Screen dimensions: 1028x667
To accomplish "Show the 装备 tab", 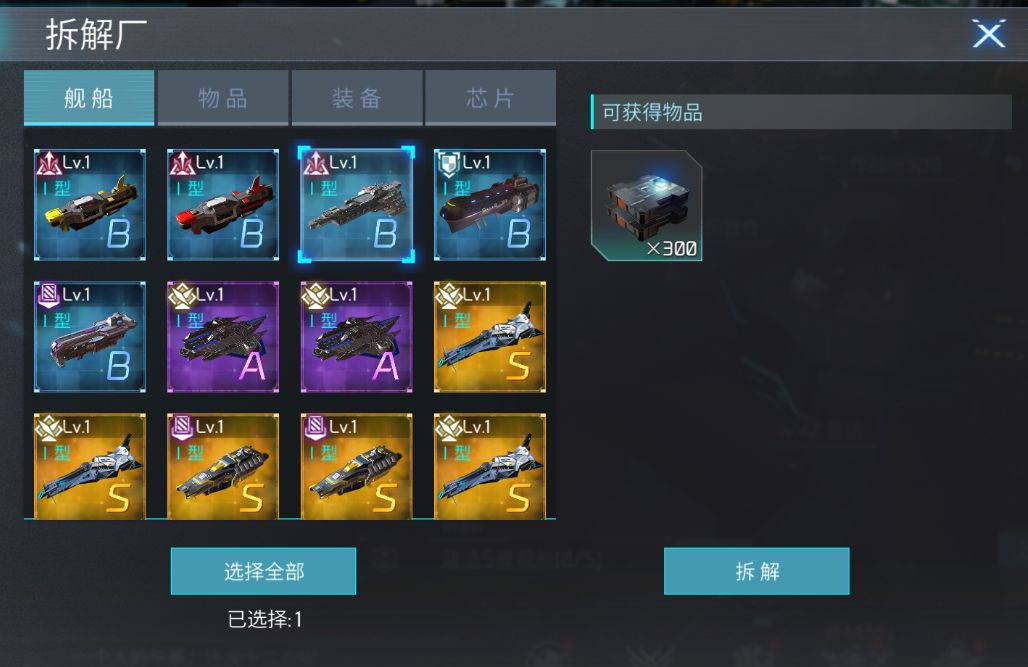I will pos(357,98).
